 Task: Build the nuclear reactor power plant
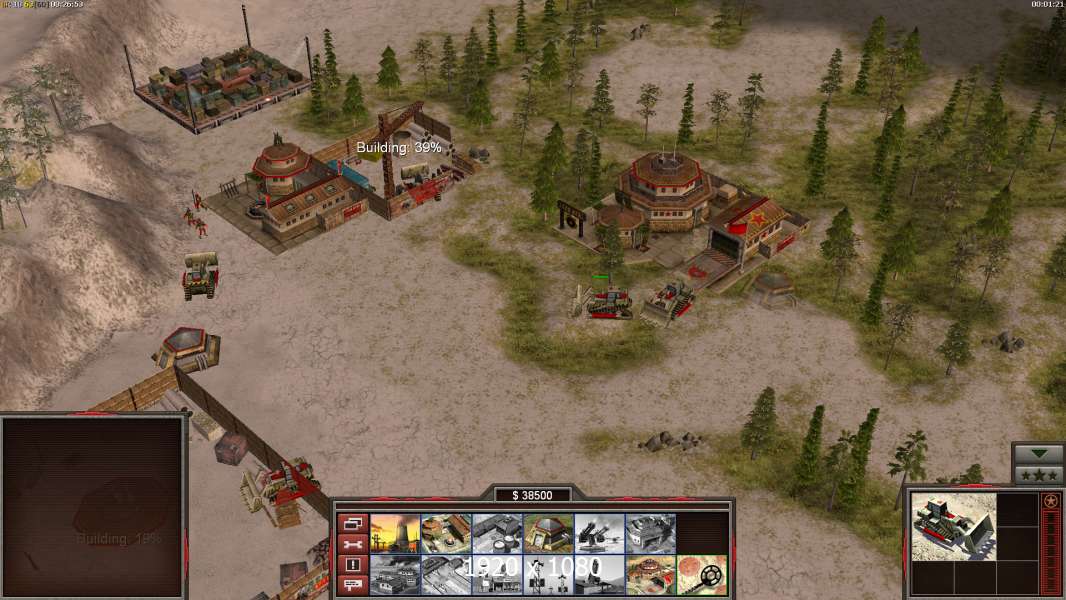point(395,533)
